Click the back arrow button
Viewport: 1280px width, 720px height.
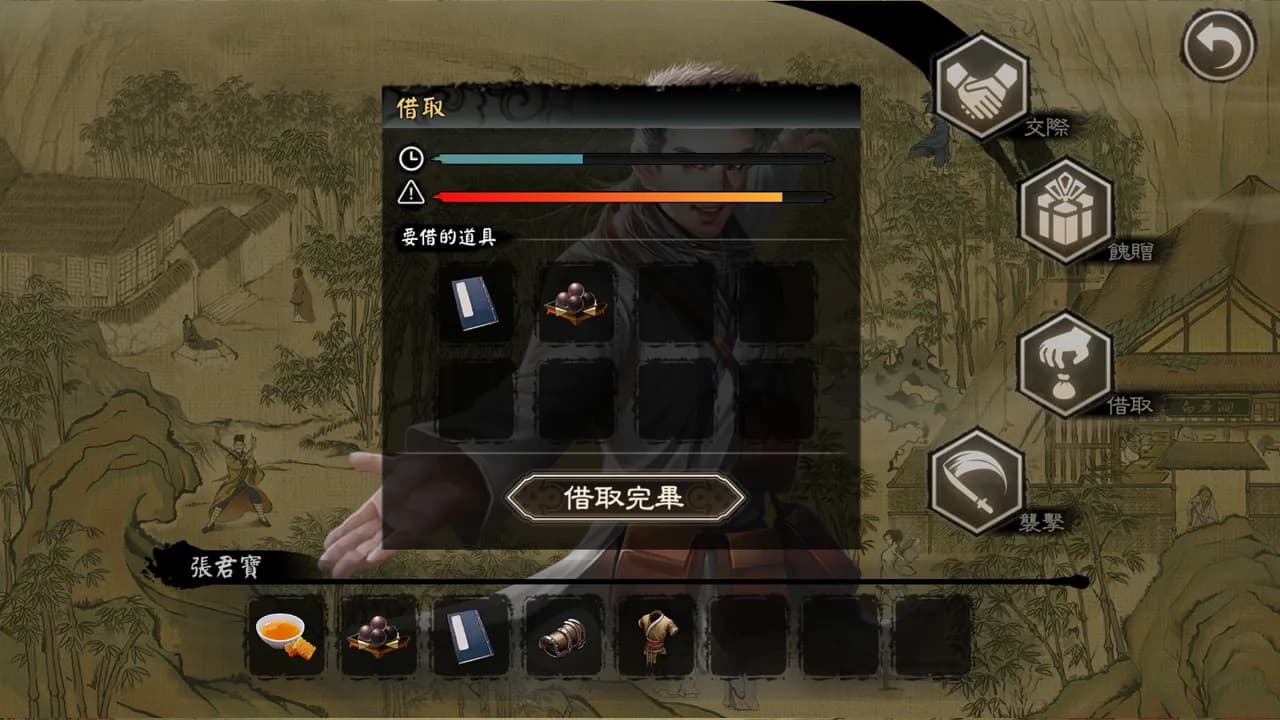pos(1218,46)
